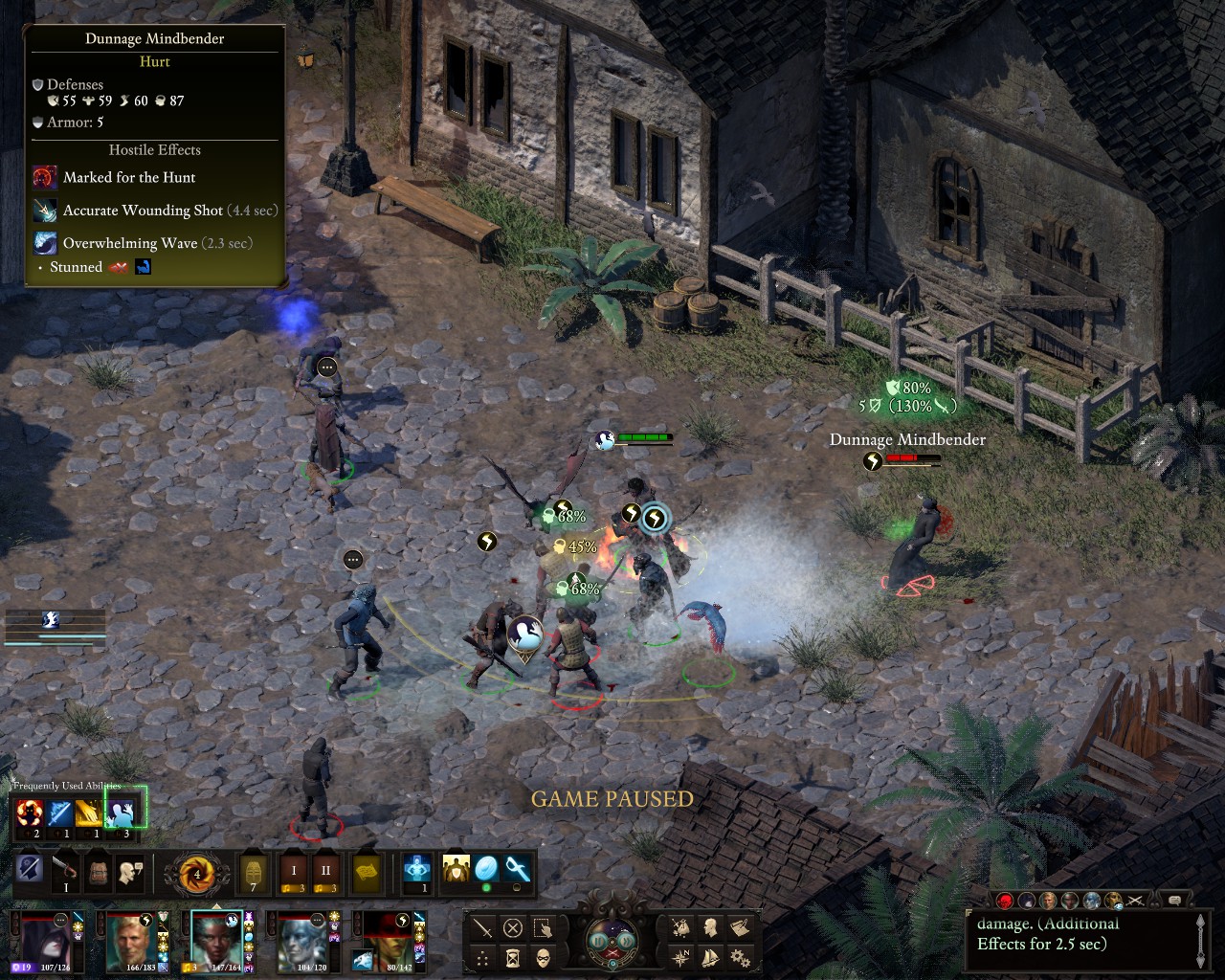This screenshot has width=1225, height=980.
Task: Use the blue sword frequent ability
Action: click(60, 813)
